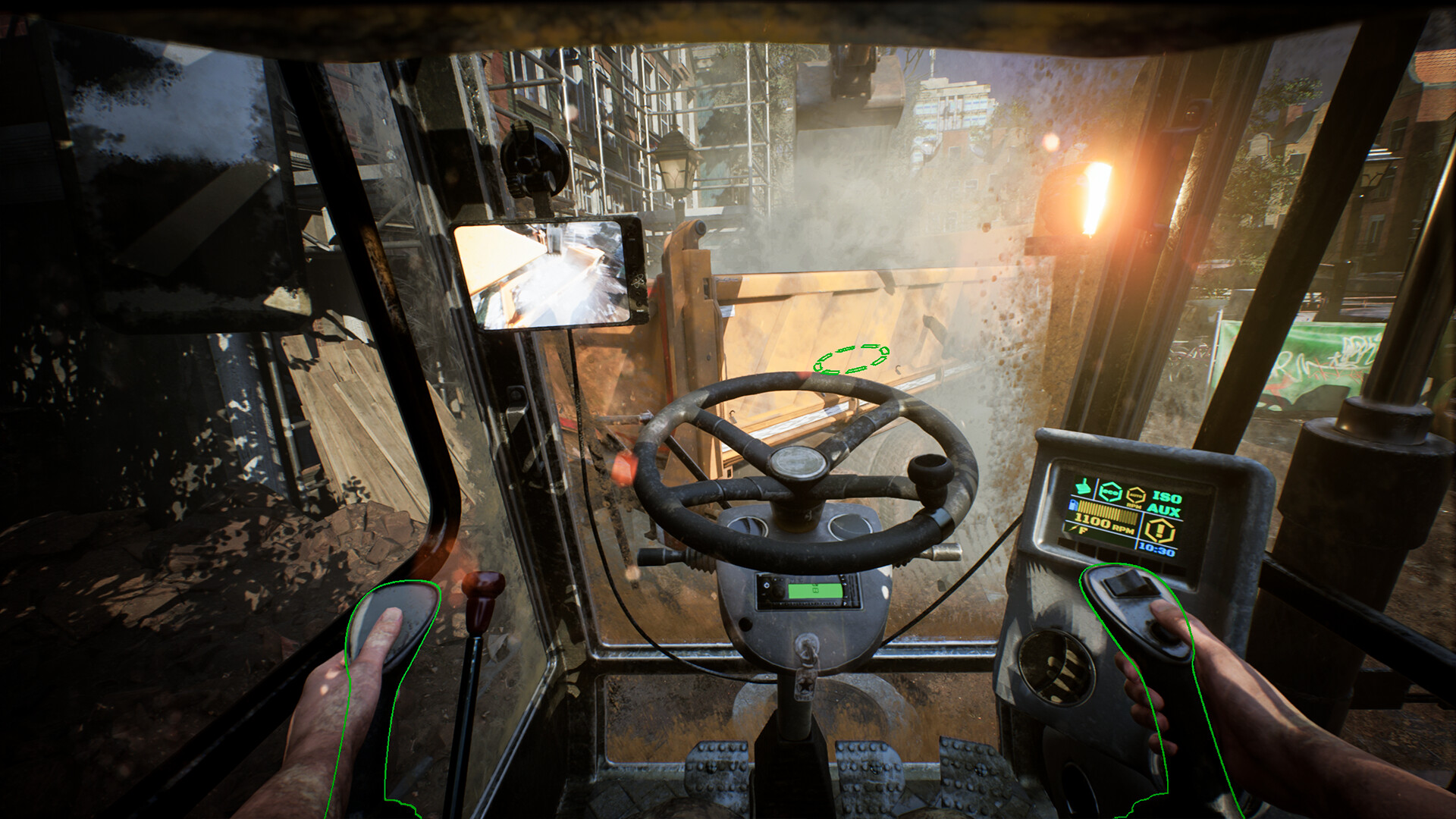Select the bucket icon on the dashboard display
The width and height of the screenshot is (1456, 819).
click(x=1083, y=488)
